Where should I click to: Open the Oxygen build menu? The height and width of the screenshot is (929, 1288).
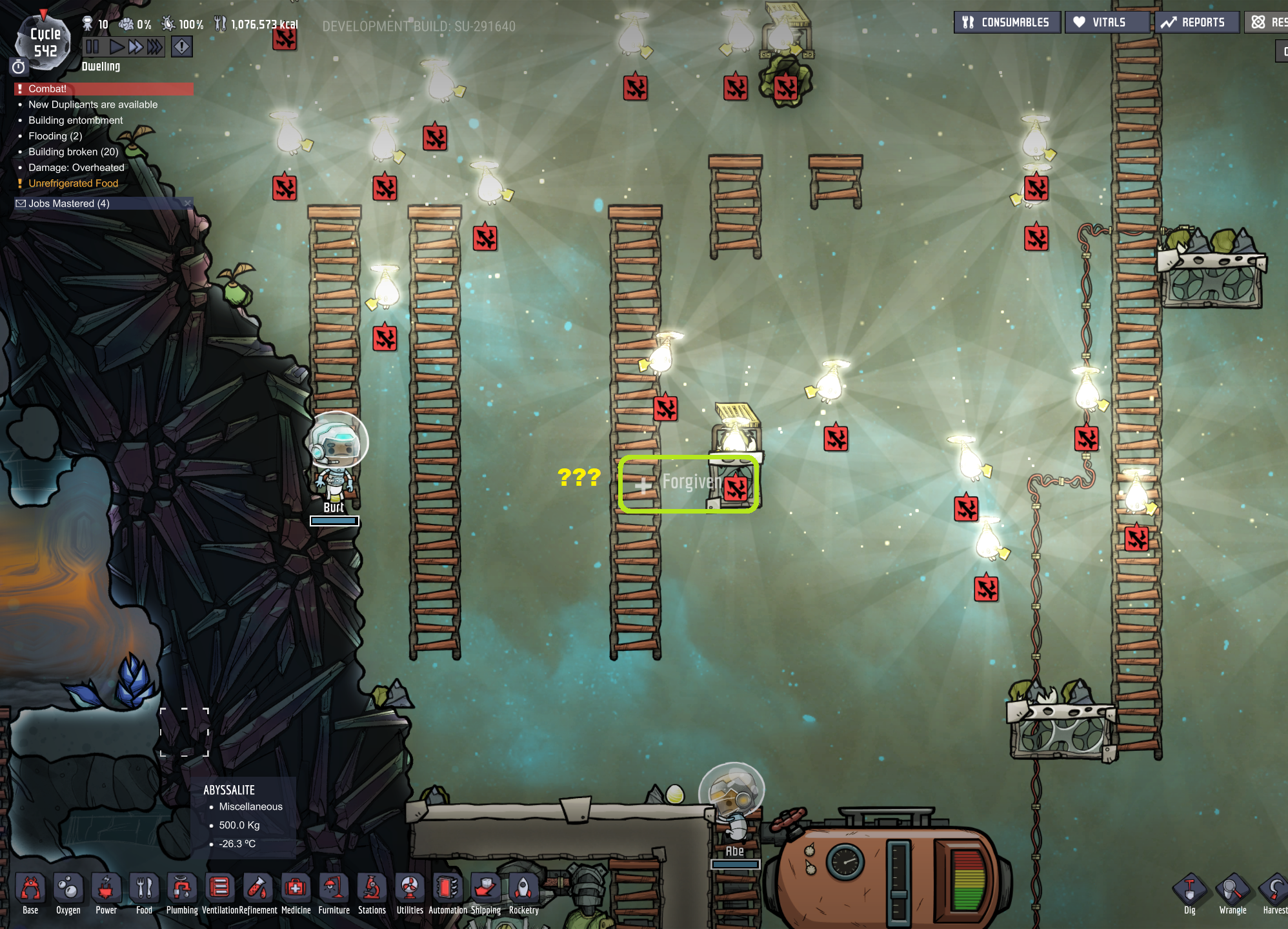(68, 894)
